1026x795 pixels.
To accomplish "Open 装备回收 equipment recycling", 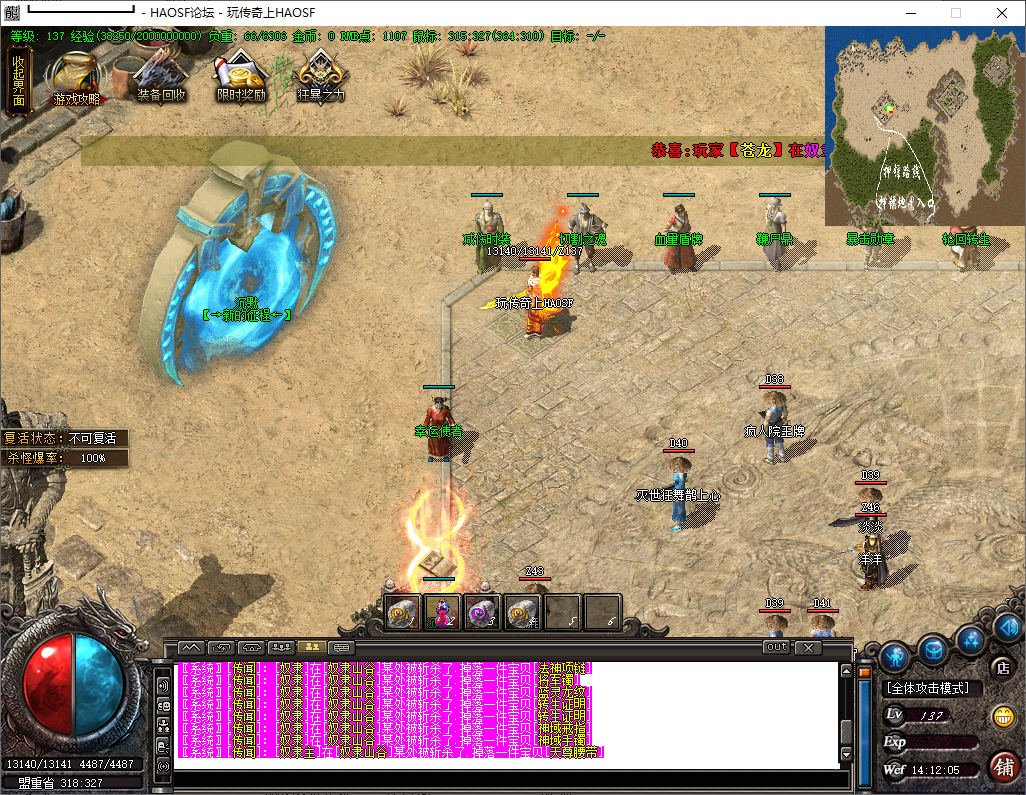I will pyautogui.click(x=161, y=76).
